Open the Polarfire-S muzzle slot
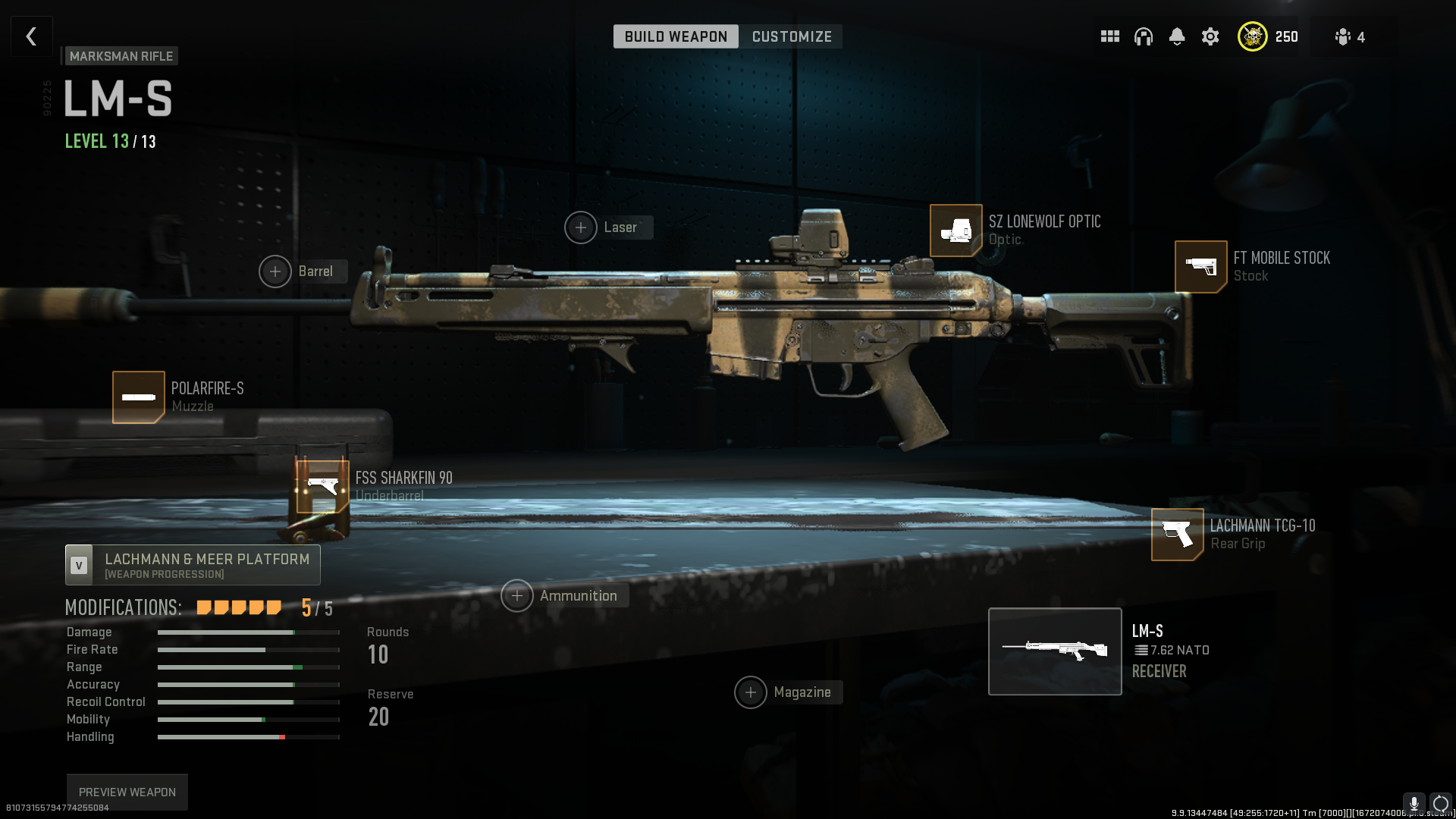 pyautogui.click(x=139, y=397)
